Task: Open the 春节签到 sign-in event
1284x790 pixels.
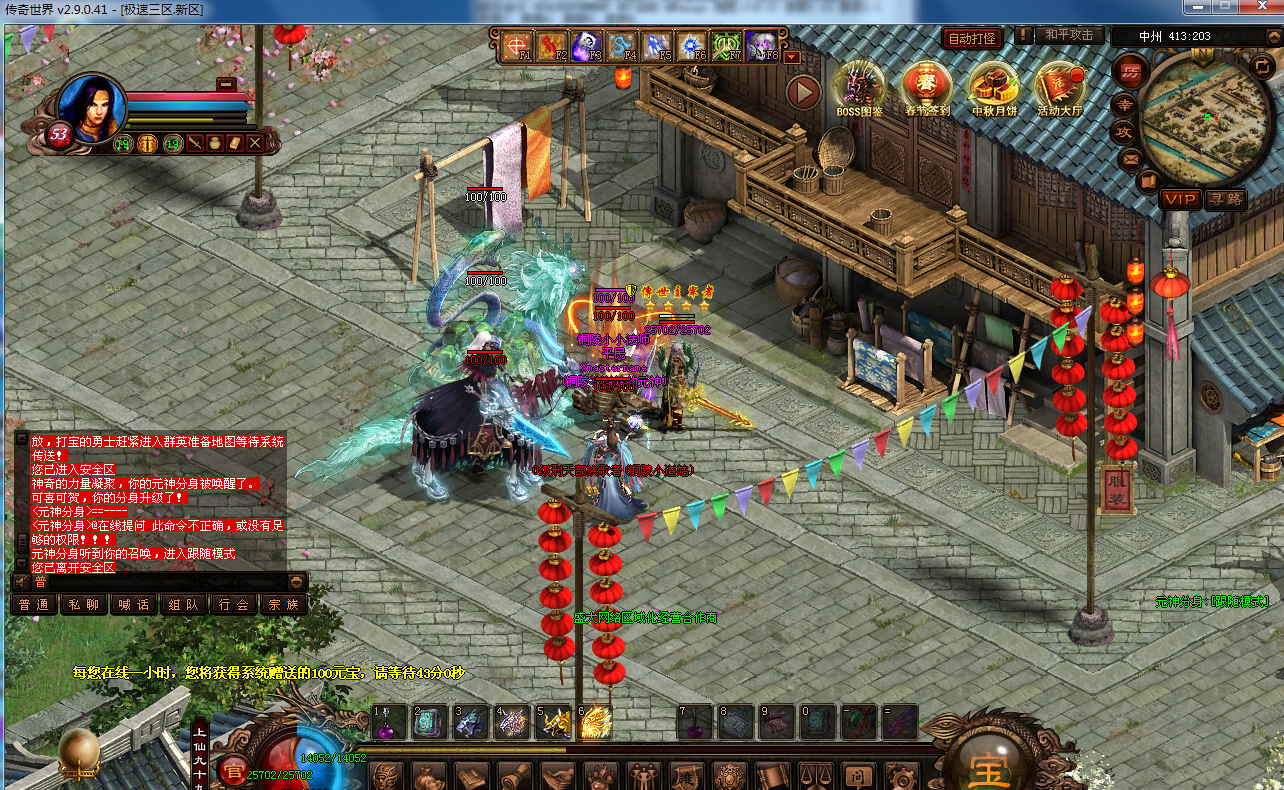Action: (925, 86)
